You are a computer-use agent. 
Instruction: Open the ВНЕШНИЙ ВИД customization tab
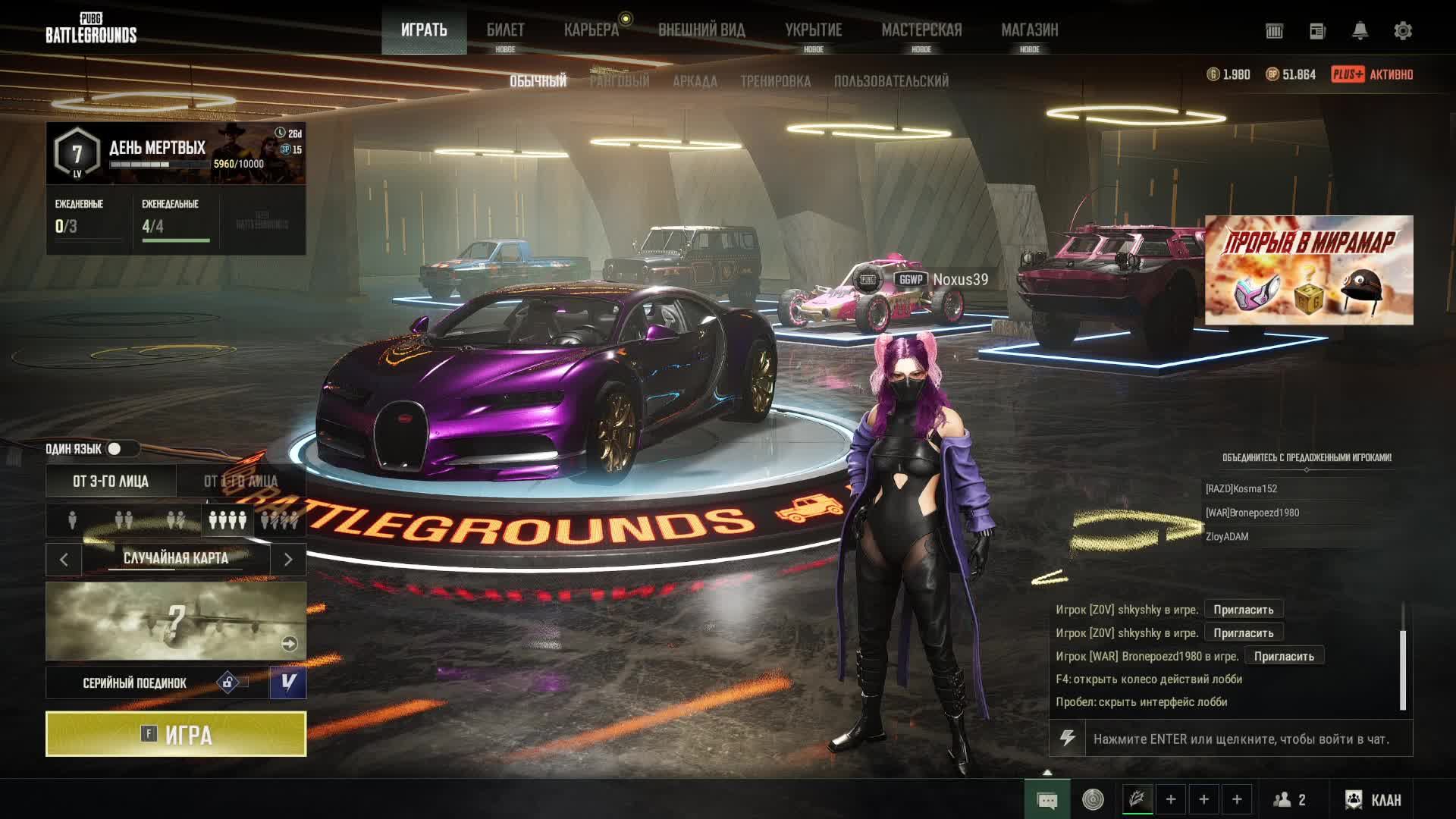701,30
